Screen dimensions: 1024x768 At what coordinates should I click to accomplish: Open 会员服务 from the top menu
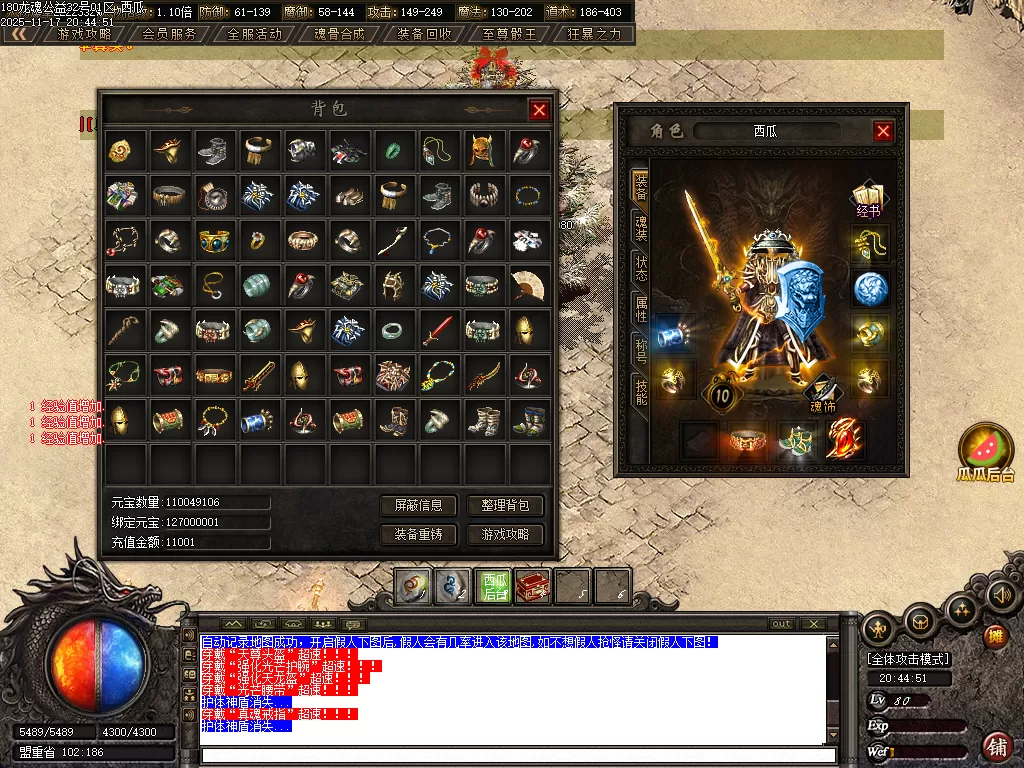pos(169,33)
